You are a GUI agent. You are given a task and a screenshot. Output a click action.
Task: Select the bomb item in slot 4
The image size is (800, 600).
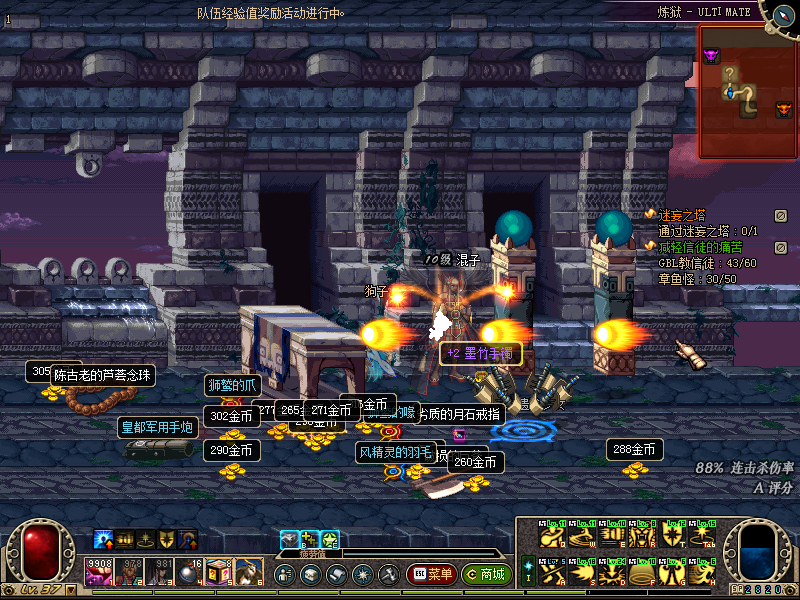point(190,572)
